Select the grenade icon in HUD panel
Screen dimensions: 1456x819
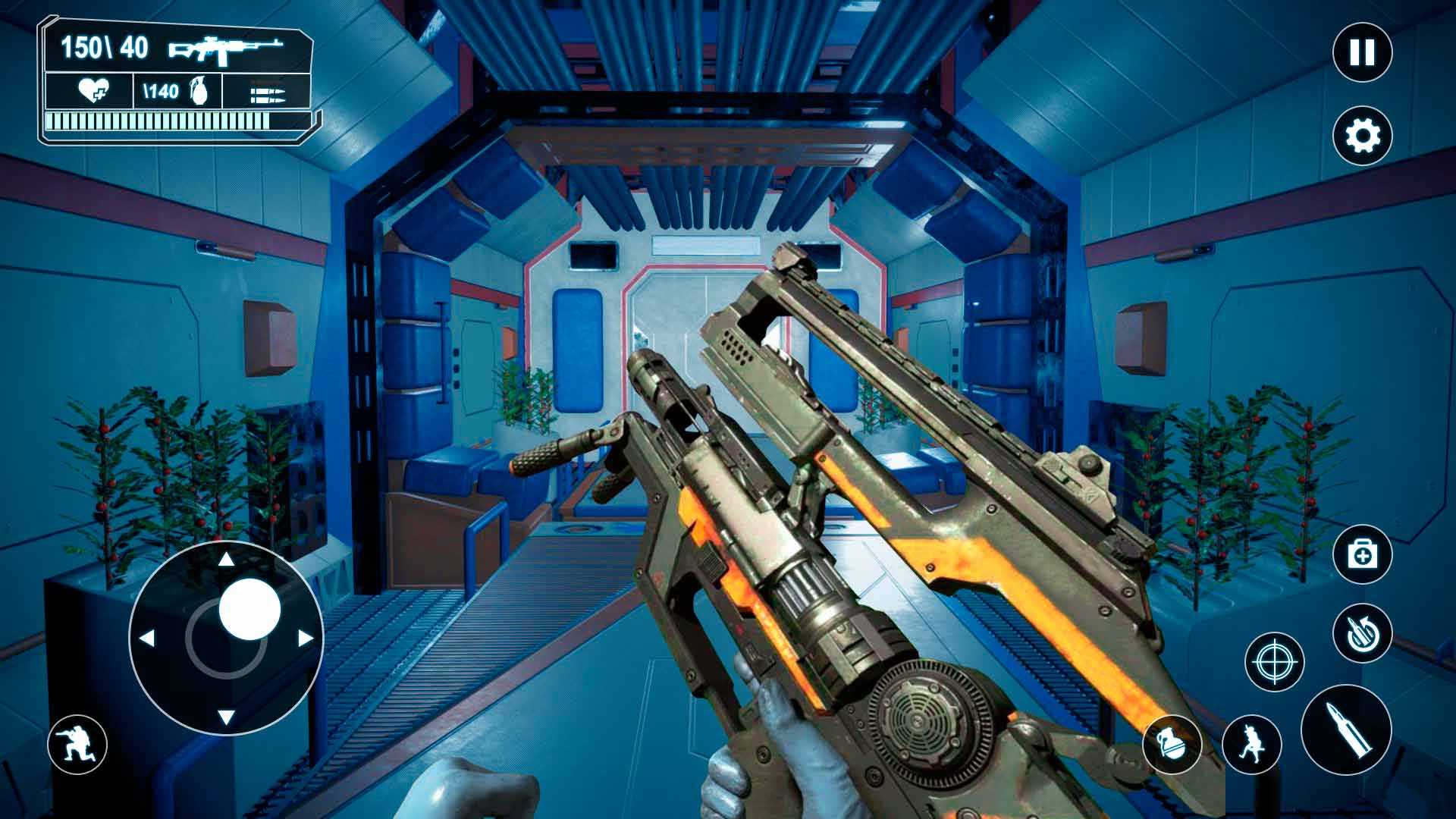[x=199, y=93]
